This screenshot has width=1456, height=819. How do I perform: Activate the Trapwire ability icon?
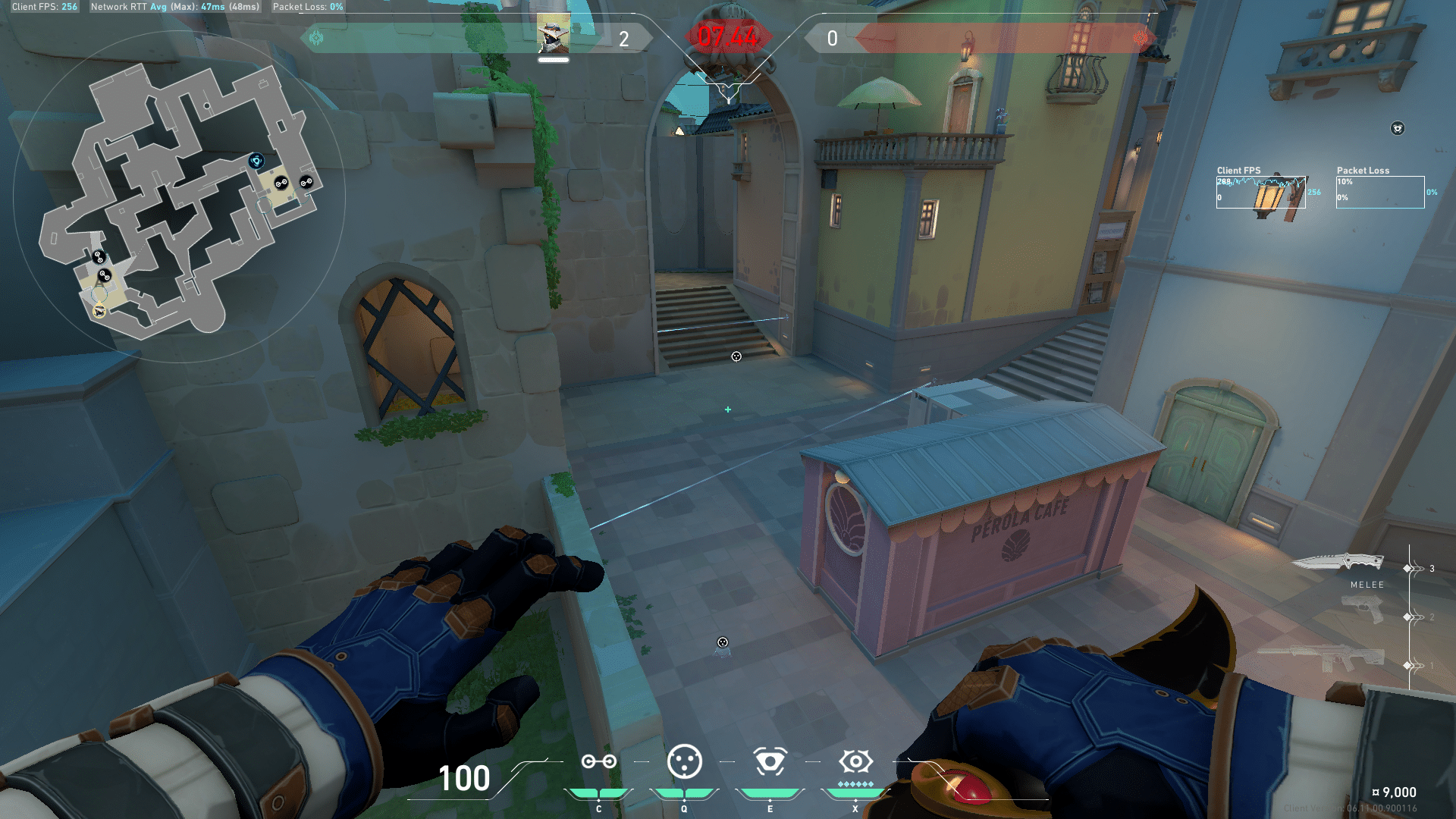coord(598,761)
